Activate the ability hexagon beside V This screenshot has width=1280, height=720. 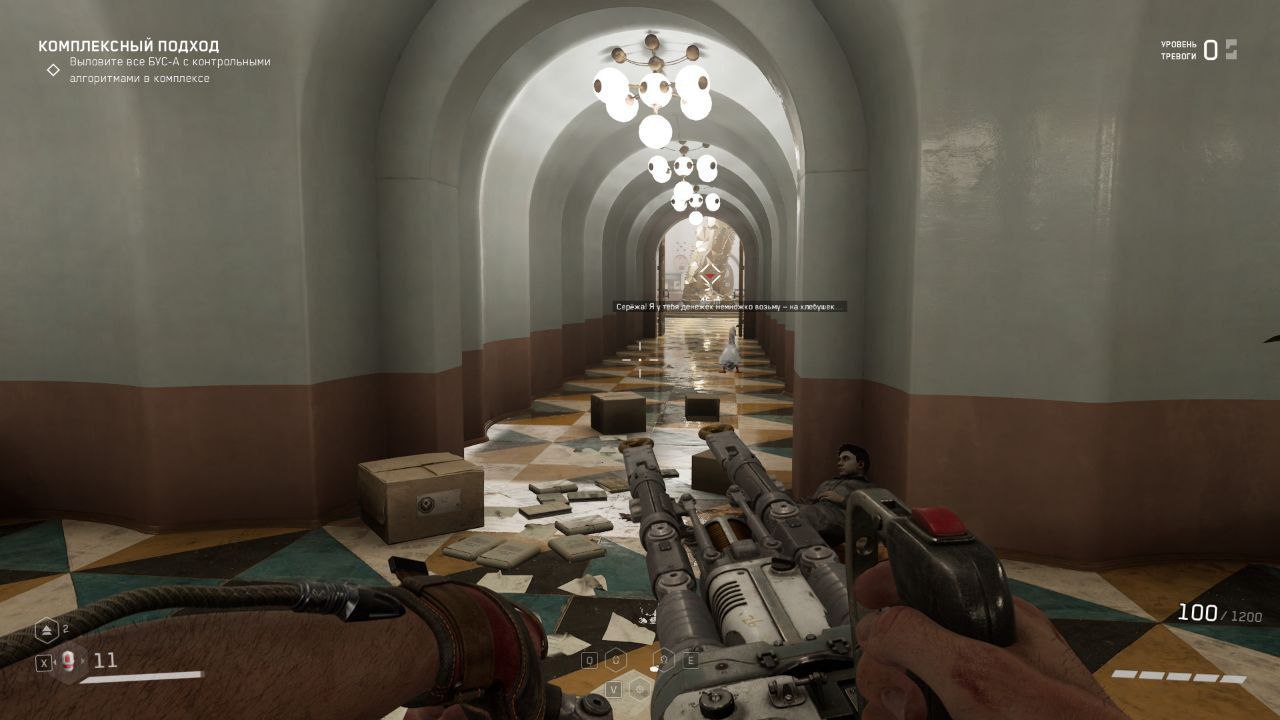[x=640, y=689]
